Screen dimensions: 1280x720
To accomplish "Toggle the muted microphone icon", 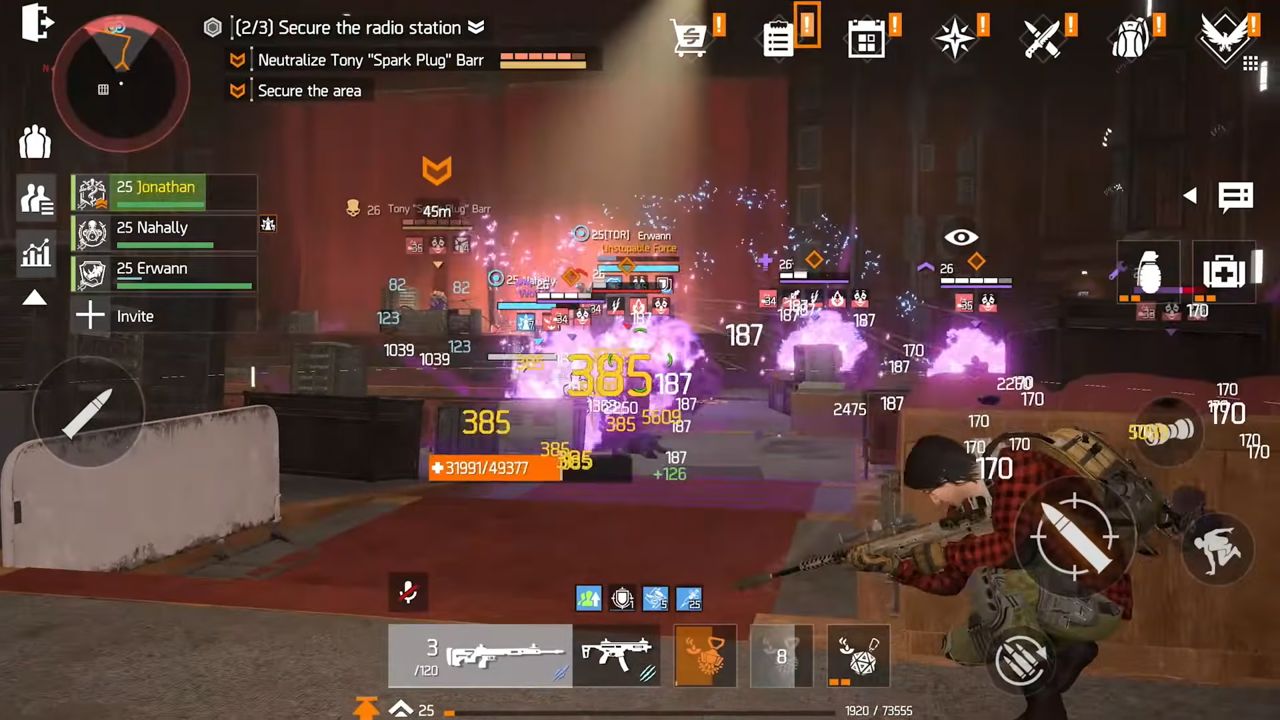I will tap(408, 592).
